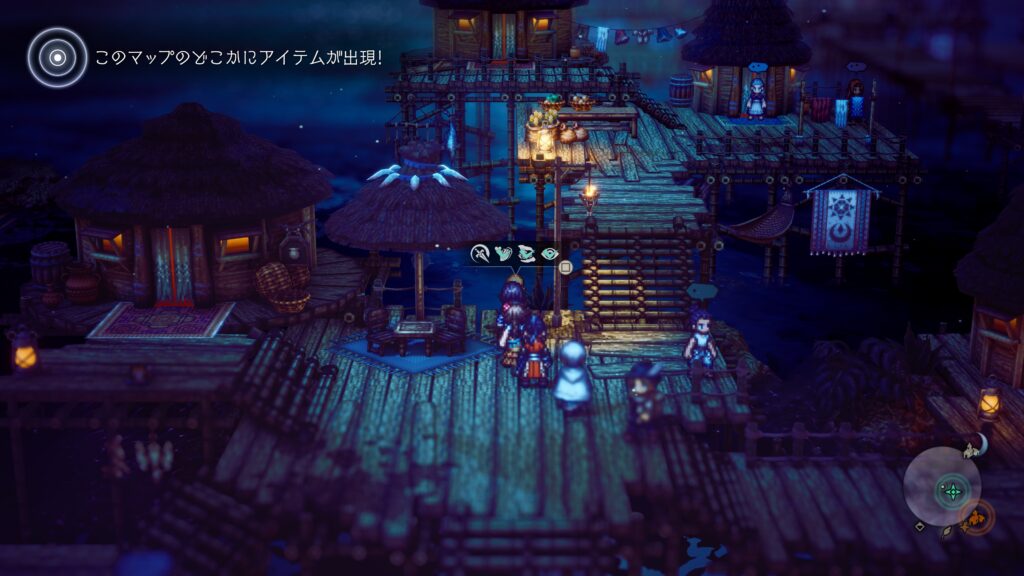Select the dagger path action icon

pyautogui.click(x=481, y=254)
